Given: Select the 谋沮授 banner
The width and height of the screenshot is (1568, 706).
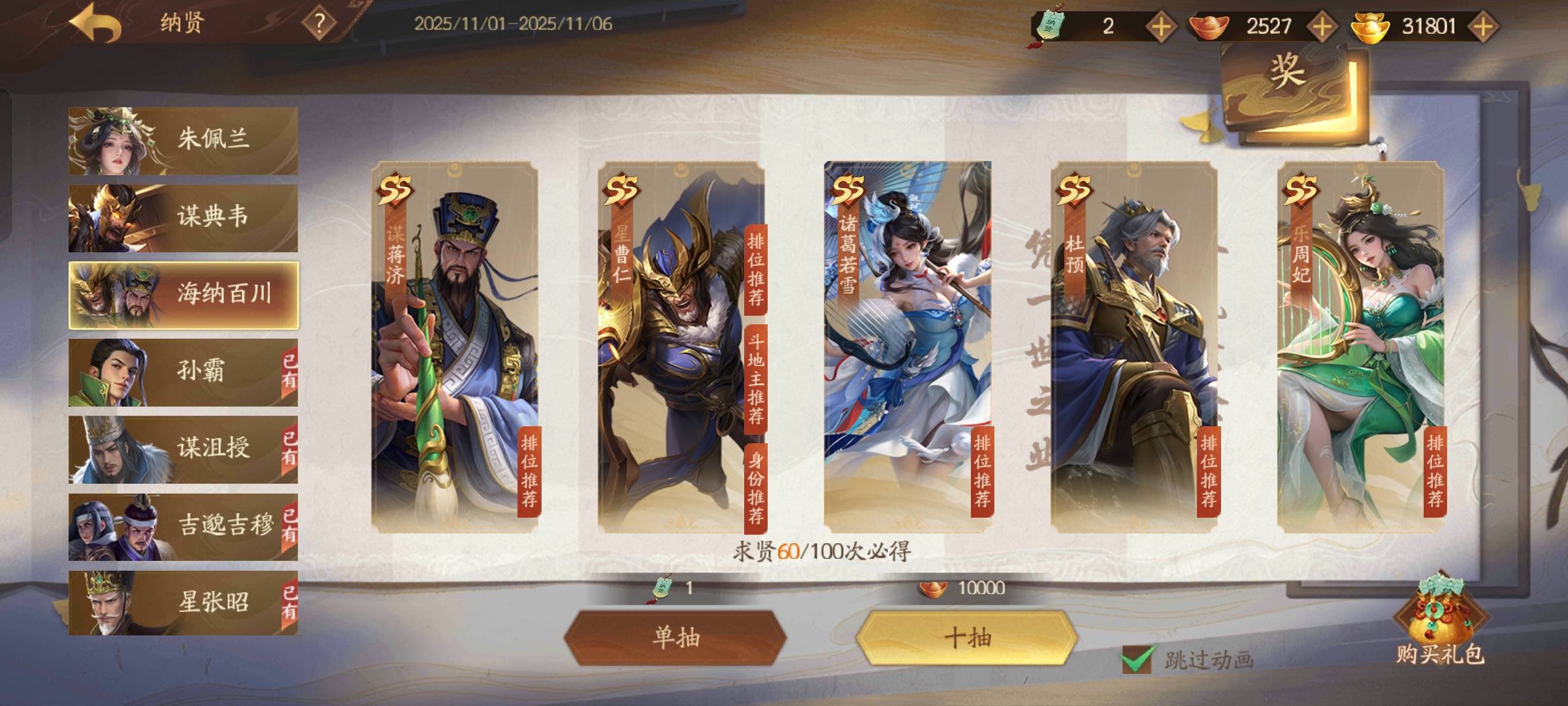Looking at the screenshot, I should [x=183, y=449].
